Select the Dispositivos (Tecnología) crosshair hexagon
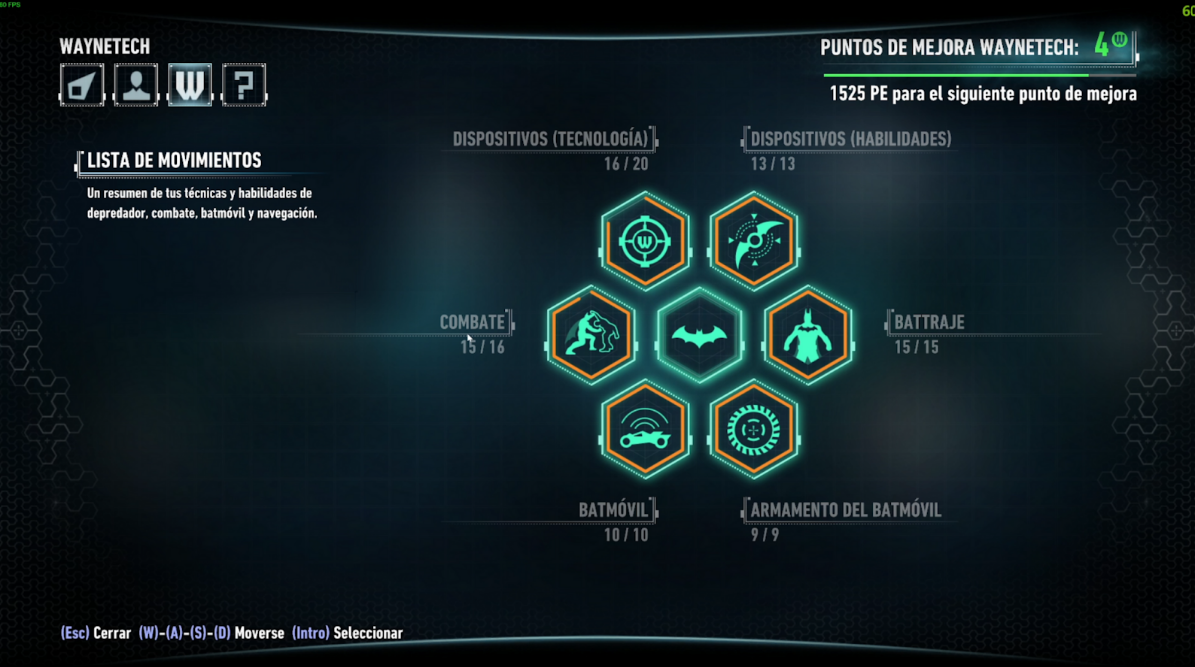Image resolution: width=1195 pixels, height=667 pixels. [645, 241]
